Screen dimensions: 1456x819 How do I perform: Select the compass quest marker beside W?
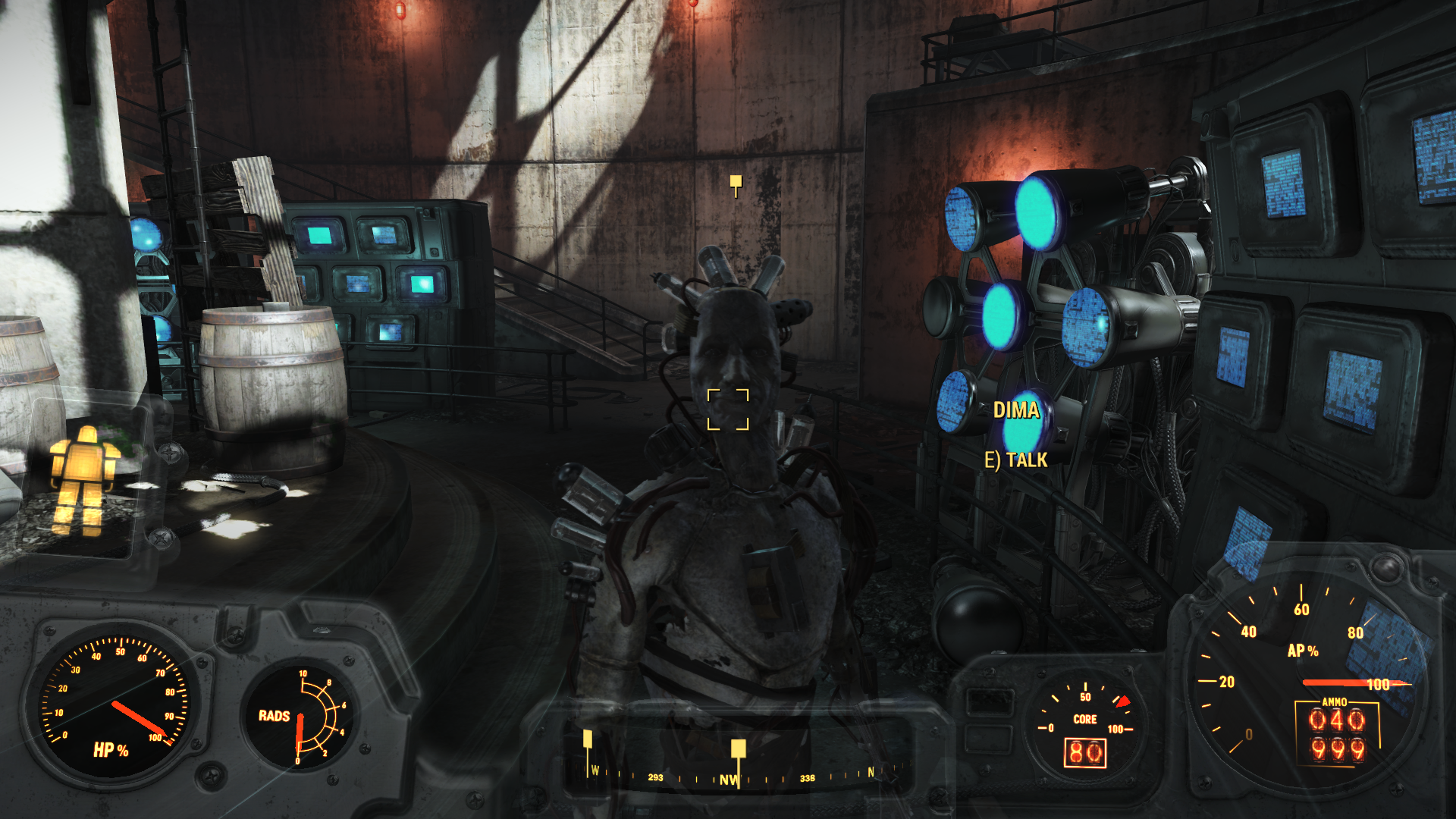(x=588, y=739)
